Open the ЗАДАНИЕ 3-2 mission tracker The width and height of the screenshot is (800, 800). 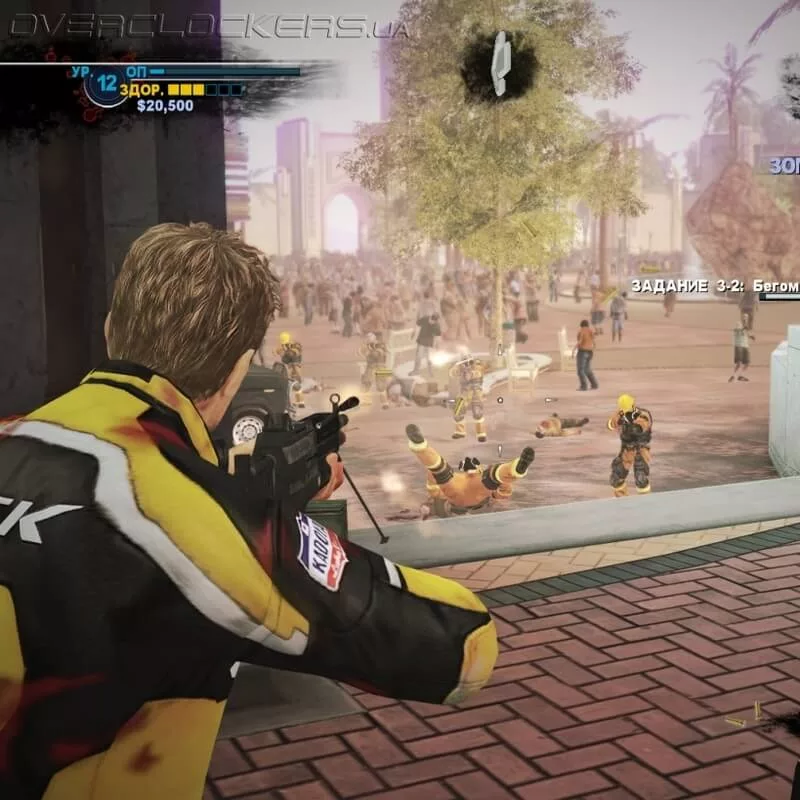(x=714, y=286)
